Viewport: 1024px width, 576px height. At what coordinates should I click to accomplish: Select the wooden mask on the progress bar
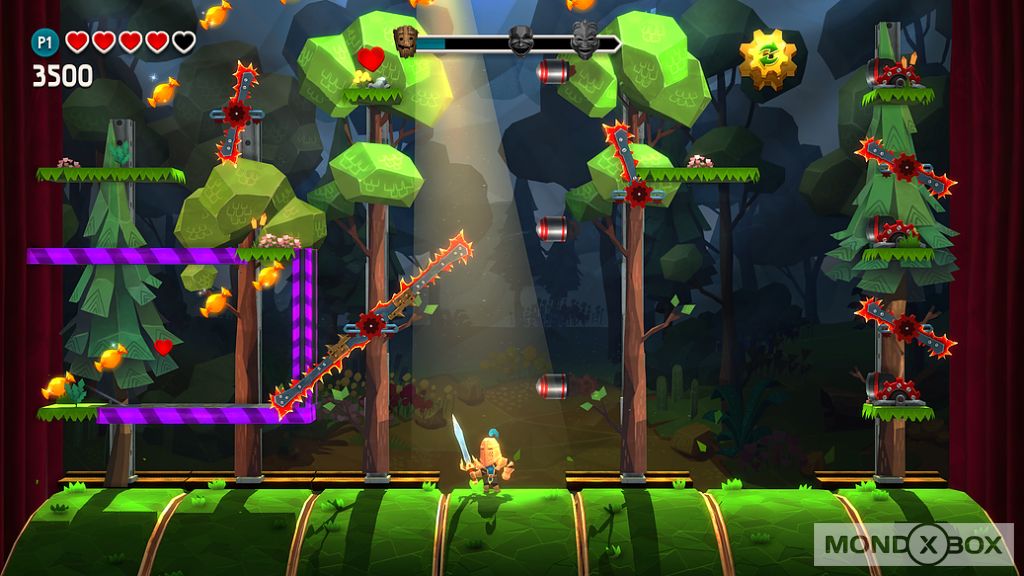pyautogui.click(x=406, y=41)
